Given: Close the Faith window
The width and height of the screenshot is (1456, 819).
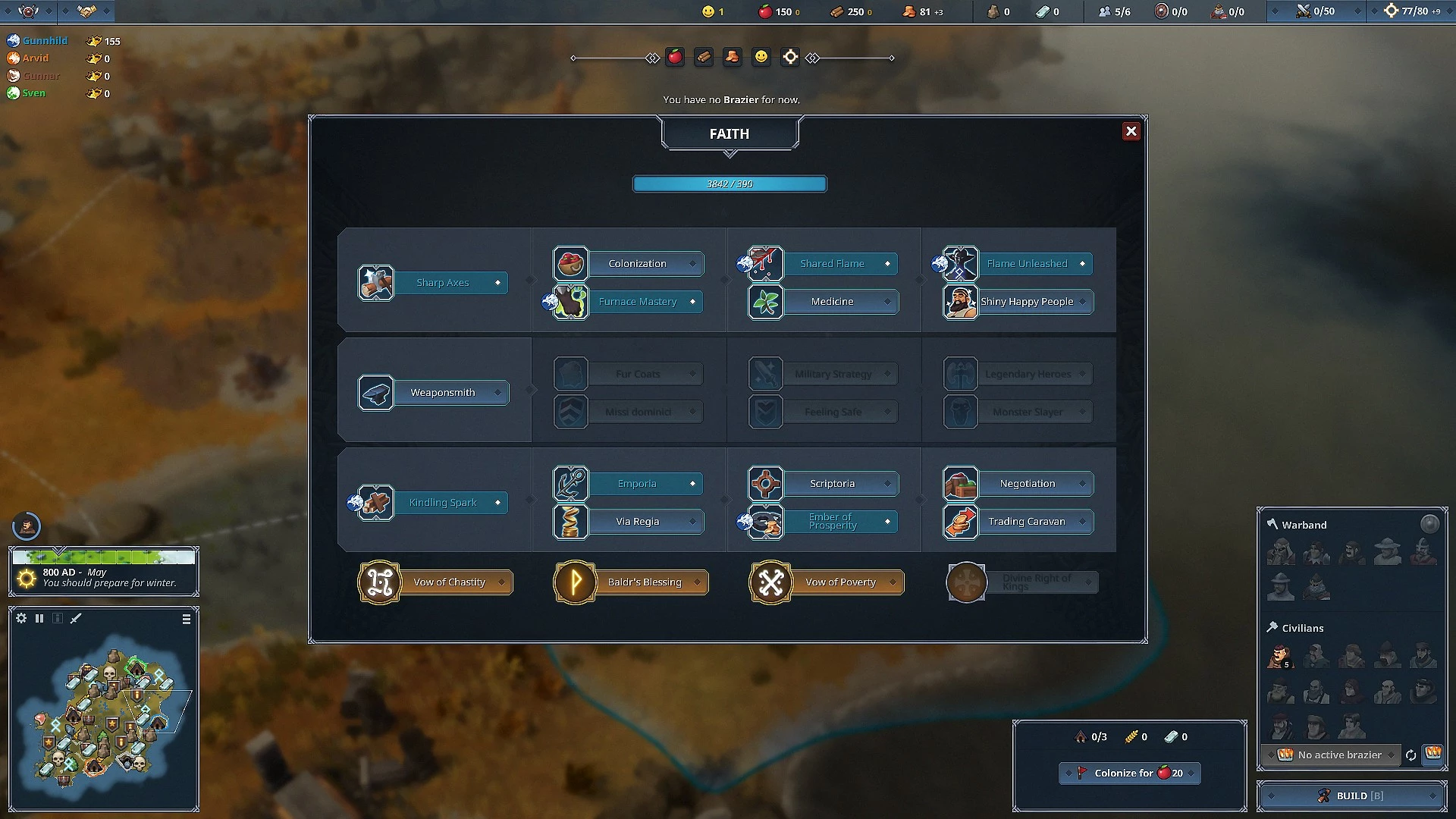Looking at the screenshot, I should pos(1131,131).
